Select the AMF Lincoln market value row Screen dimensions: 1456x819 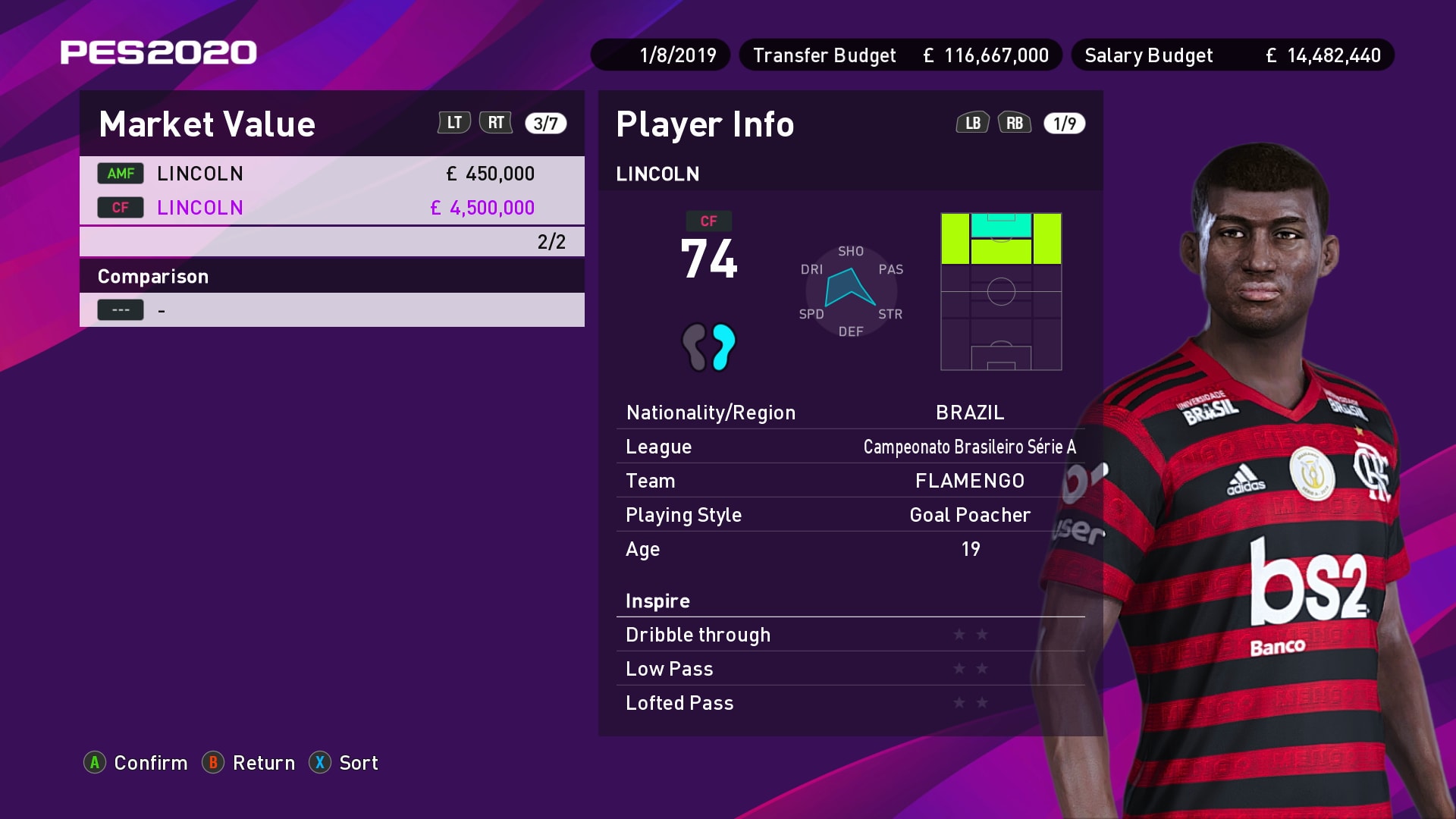tap(331, 174)
